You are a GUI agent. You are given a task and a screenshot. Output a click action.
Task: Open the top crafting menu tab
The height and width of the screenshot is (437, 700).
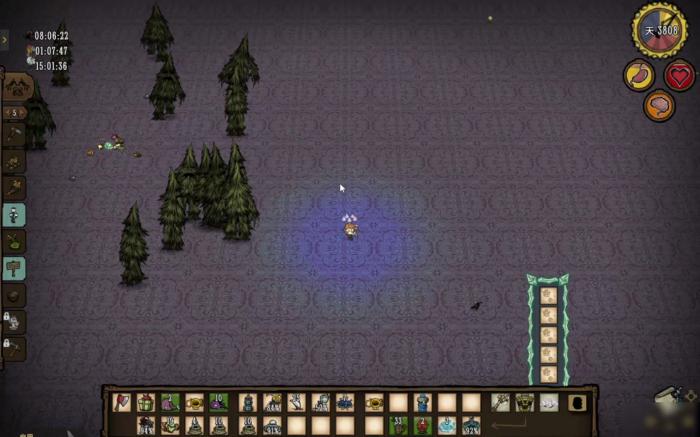(17, 87)
